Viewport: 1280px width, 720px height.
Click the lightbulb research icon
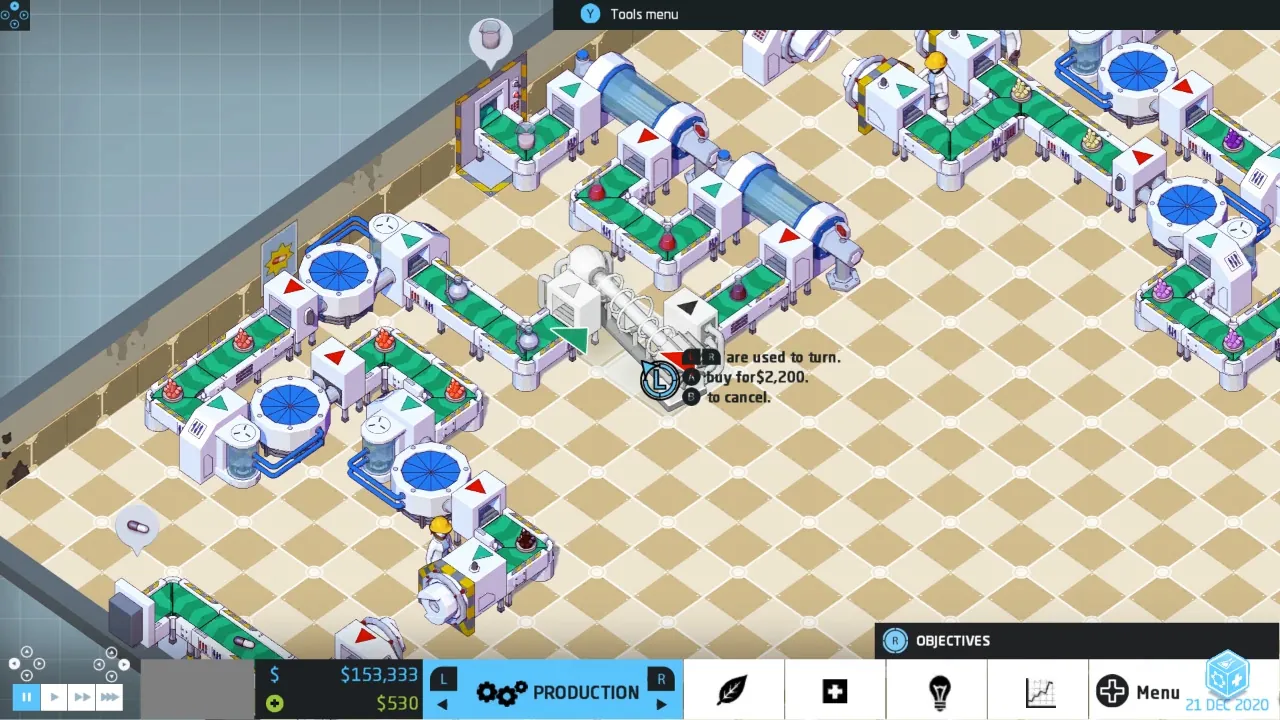click(938, 689)
